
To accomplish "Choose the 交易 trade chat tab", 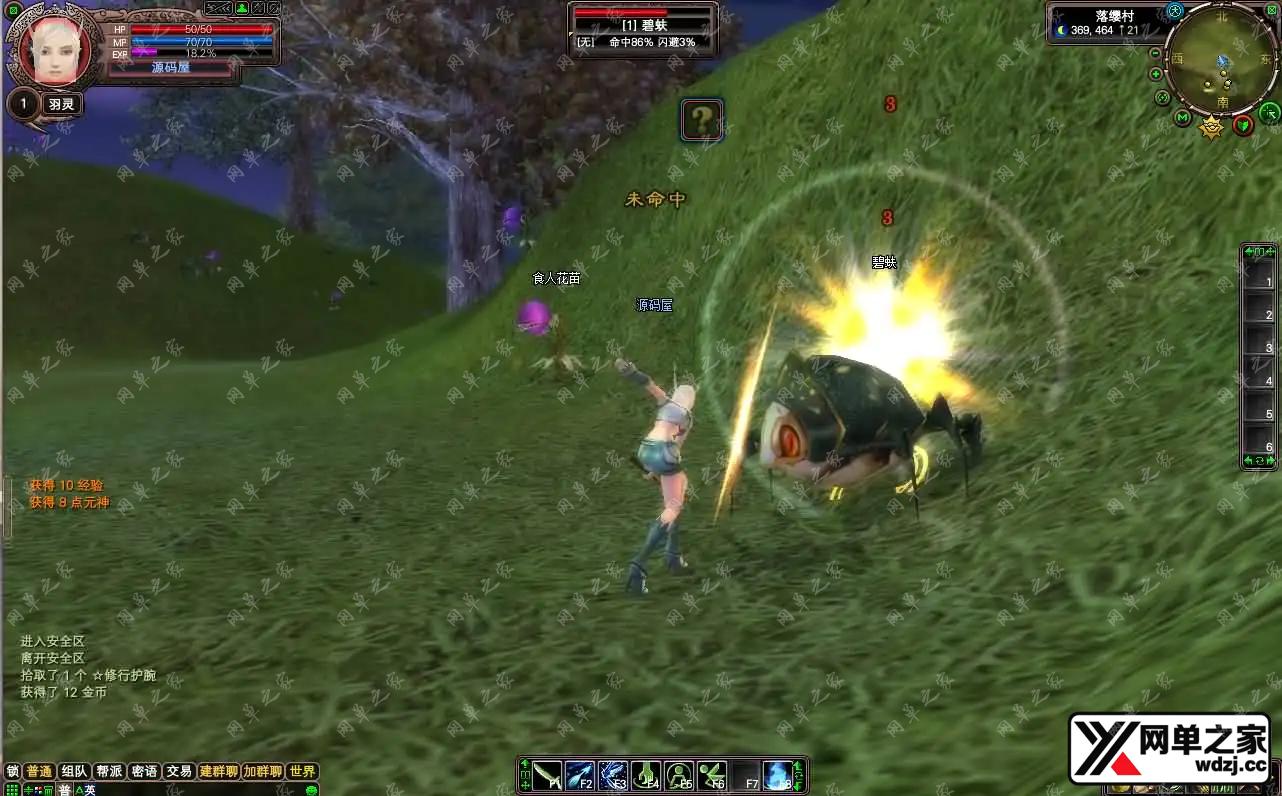I will (x=179, y=772).
